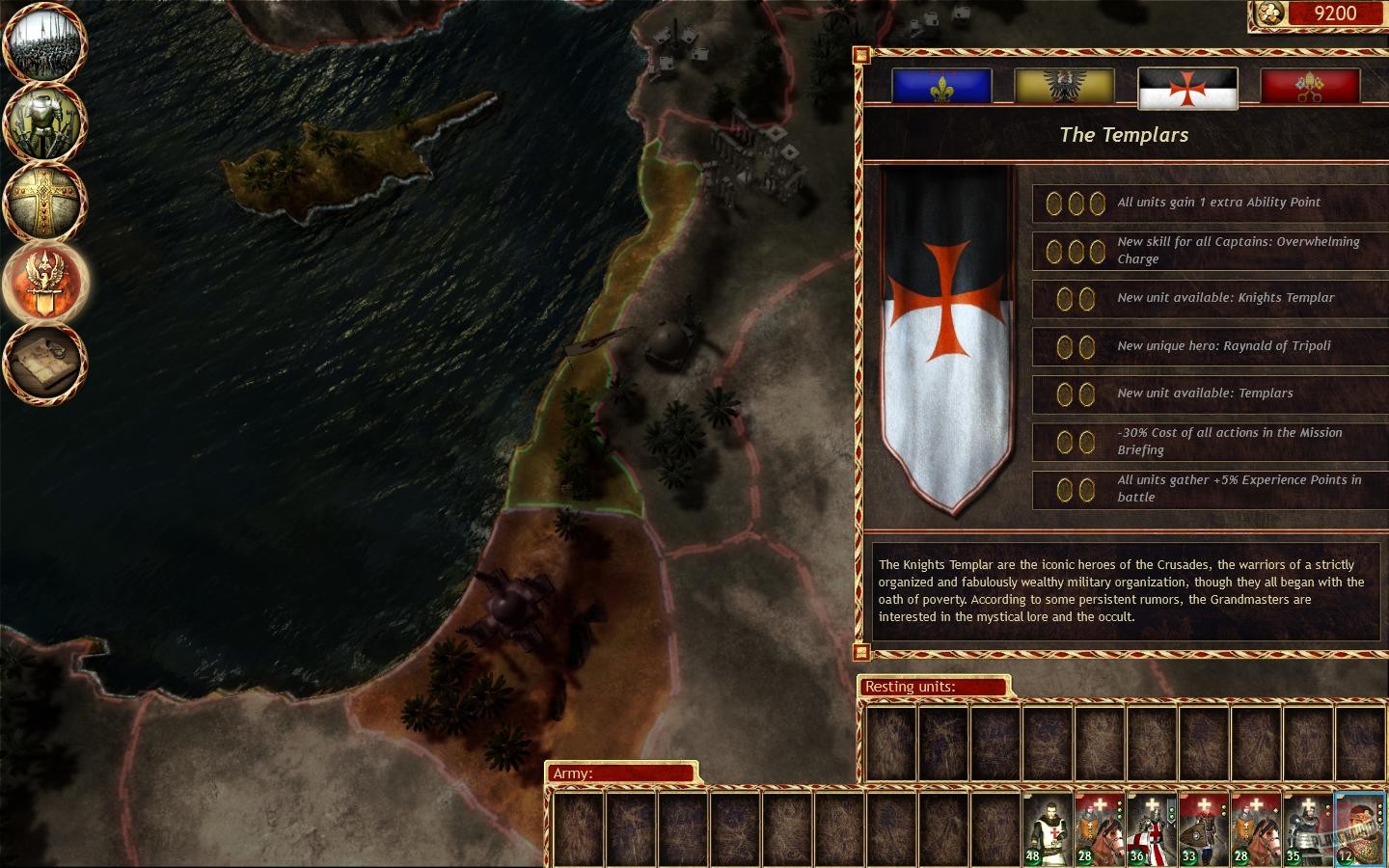Switch to the French fleur-de-lis faction tab
1389x868 pixels.
coord(941,86)
